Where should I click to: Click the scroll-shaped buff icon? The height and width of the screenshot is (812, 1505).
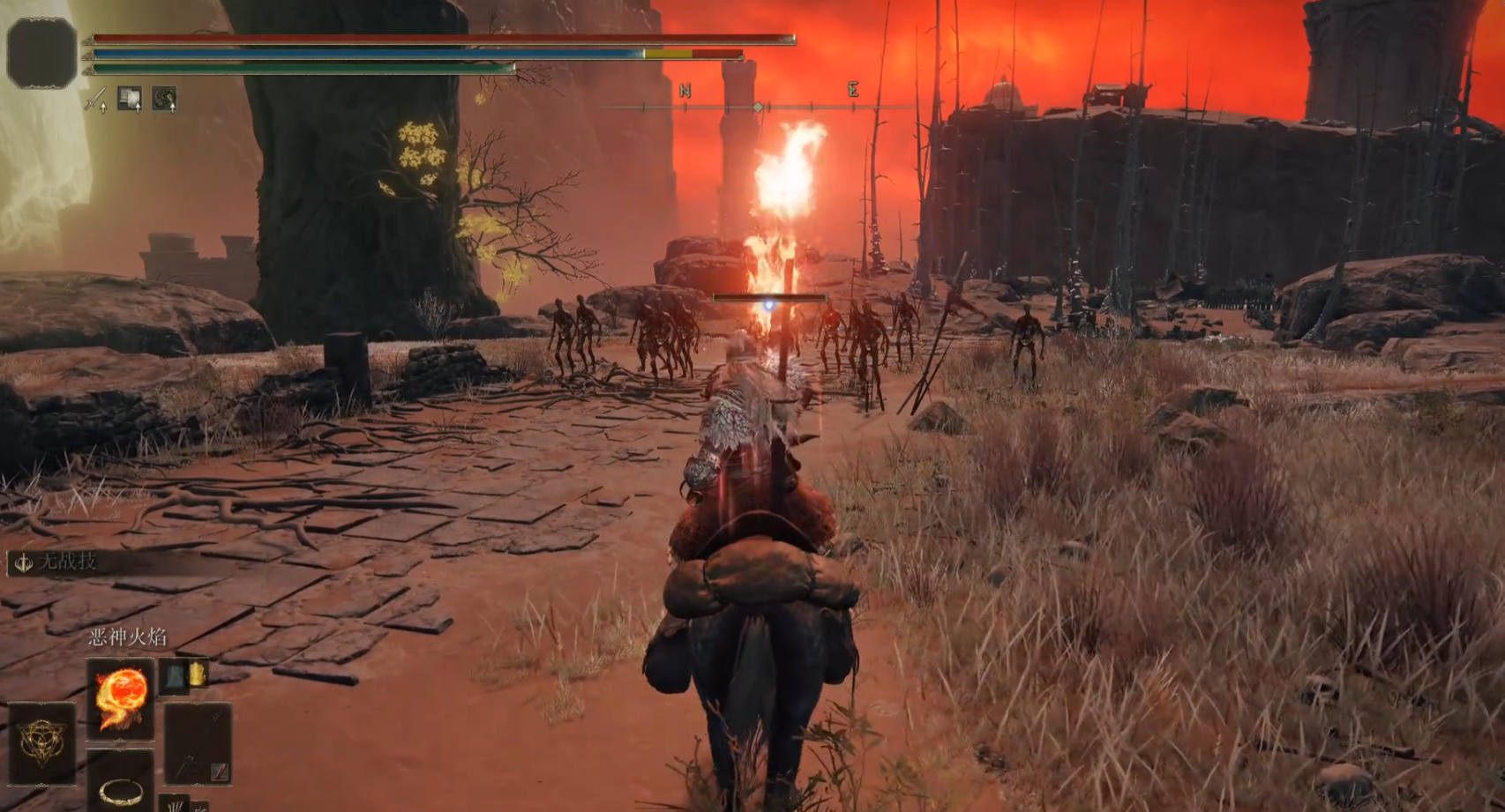click(130, 99)
